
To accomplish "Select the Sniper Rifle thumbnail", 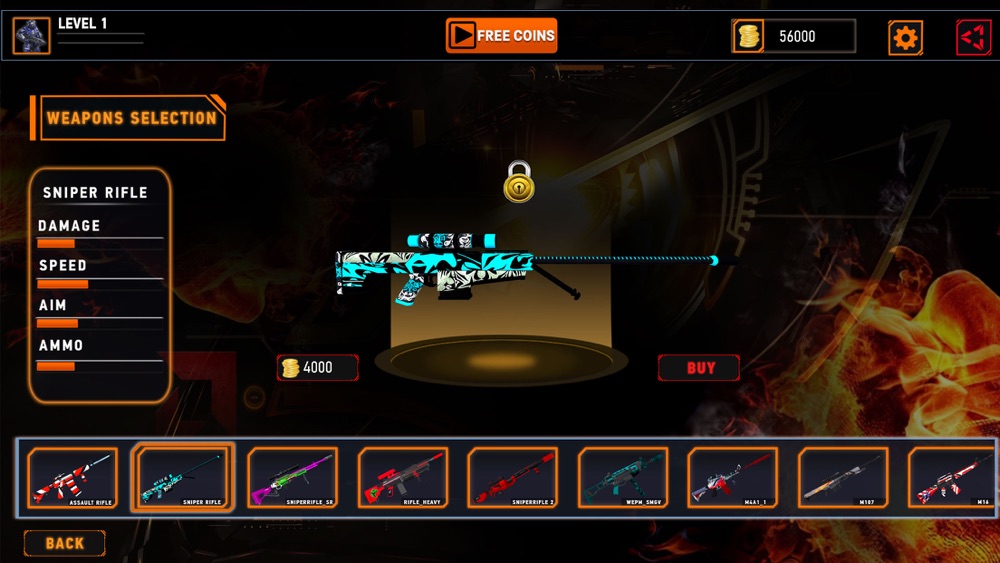I will point(183,478).
